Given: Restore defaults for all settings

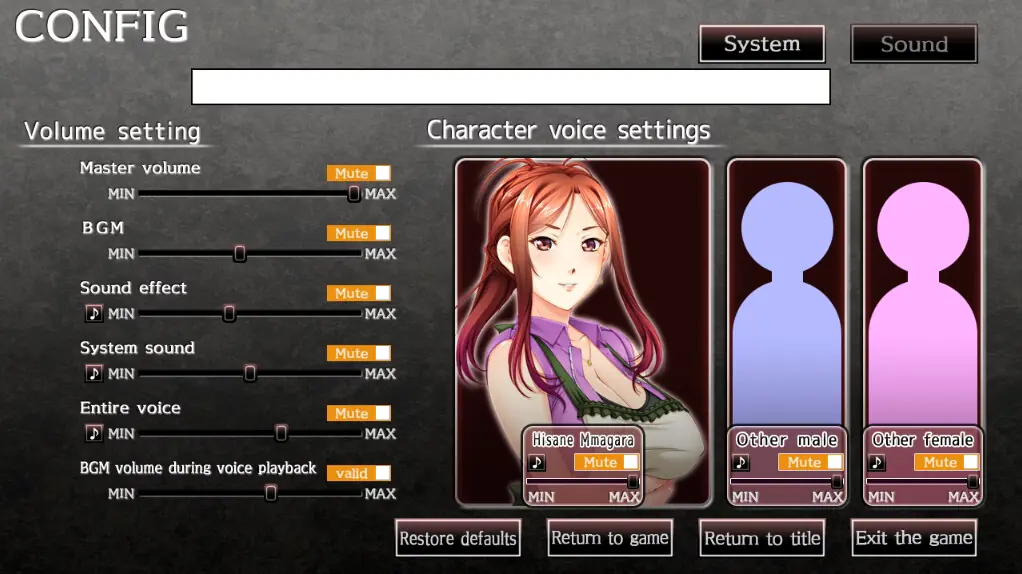Looking at the screenshot, I should (458, 538).
